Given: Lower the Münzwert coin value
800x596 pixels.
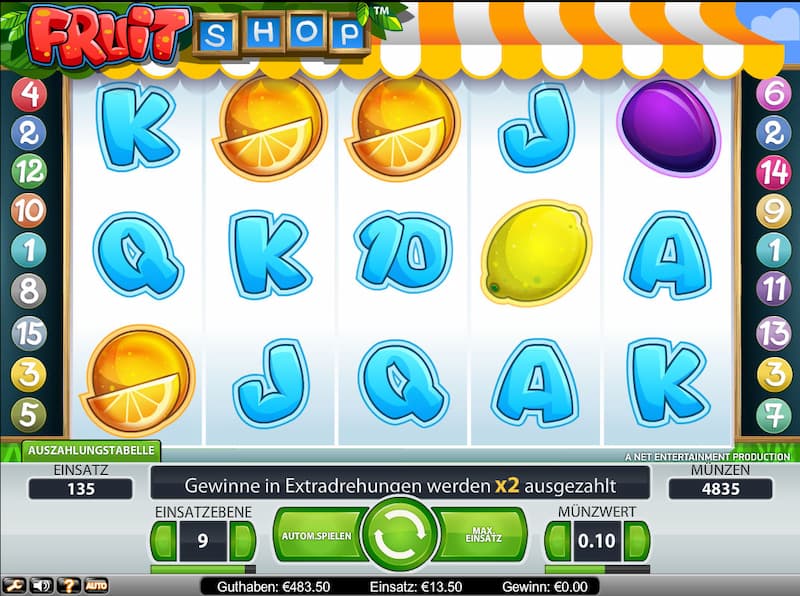Looking at the screenshot, I should click(556, 541).
